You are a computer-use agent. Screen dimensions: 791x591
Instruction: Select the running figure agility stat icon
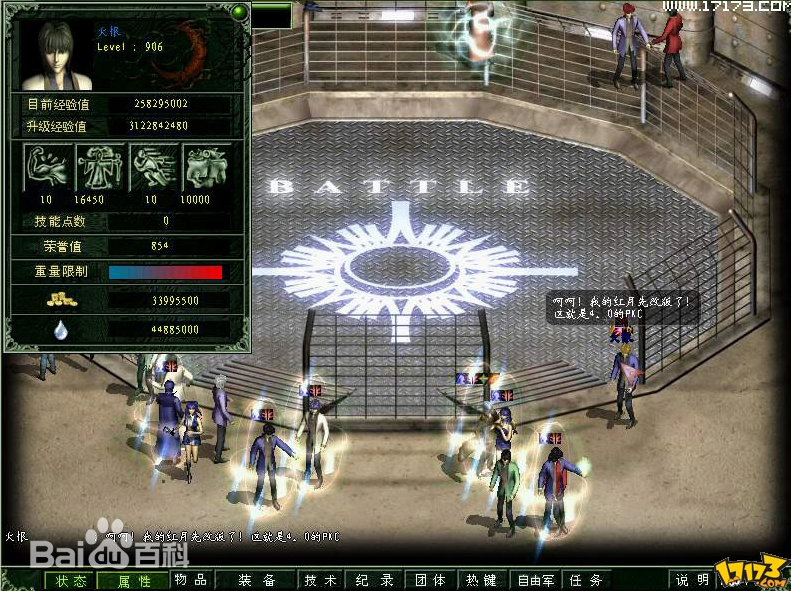click(153, 166)
